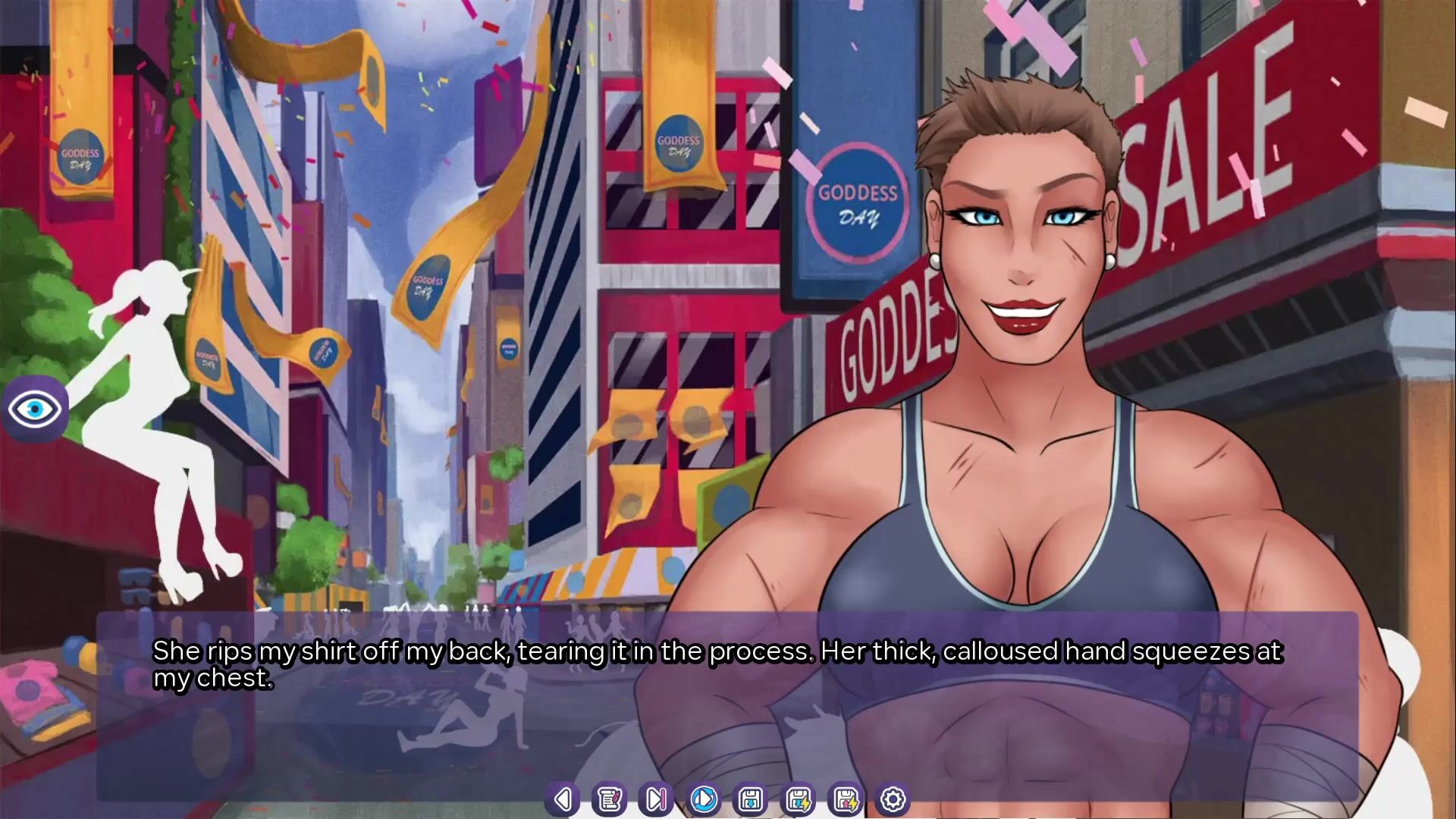Quick load with the up-arrow lightning floppy
The image size is (1456, 819).
coord(846,799)
